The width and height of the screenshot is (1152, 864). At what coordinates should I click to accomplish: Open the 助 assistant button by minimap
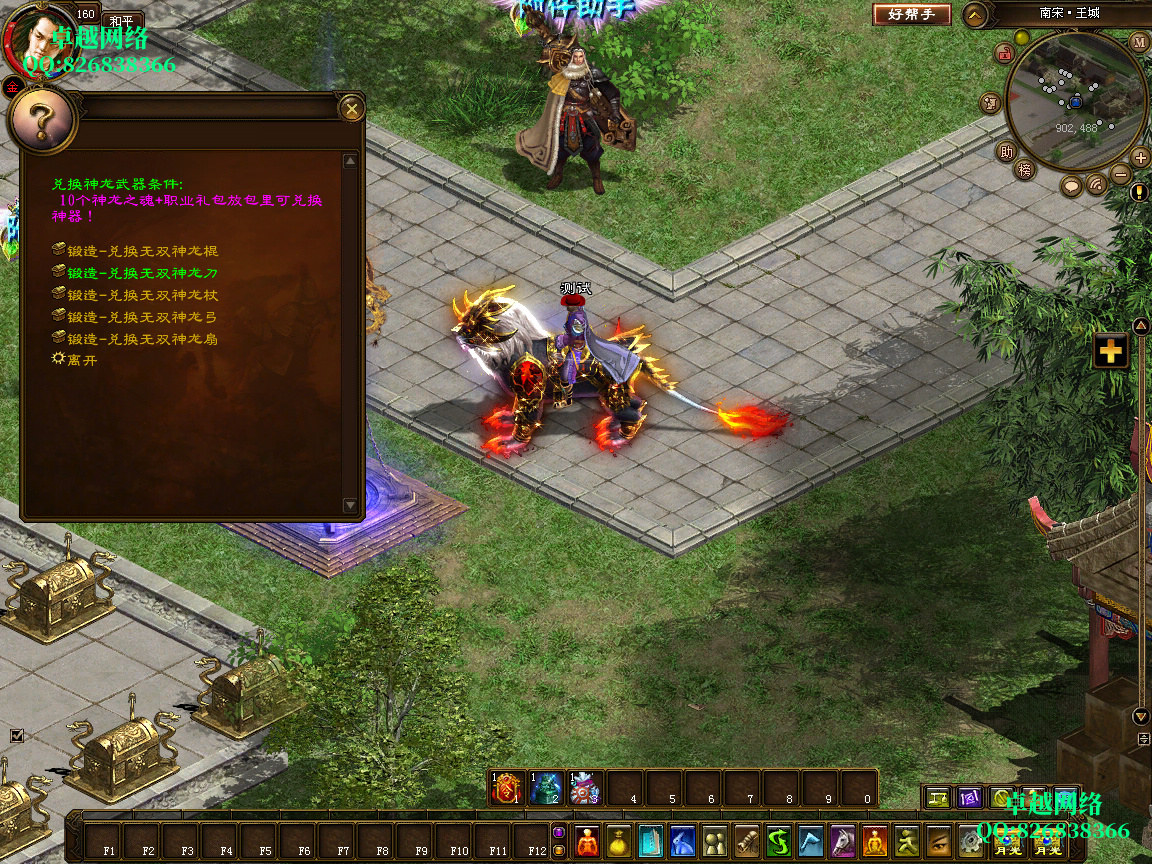[x=1006, y=152]
